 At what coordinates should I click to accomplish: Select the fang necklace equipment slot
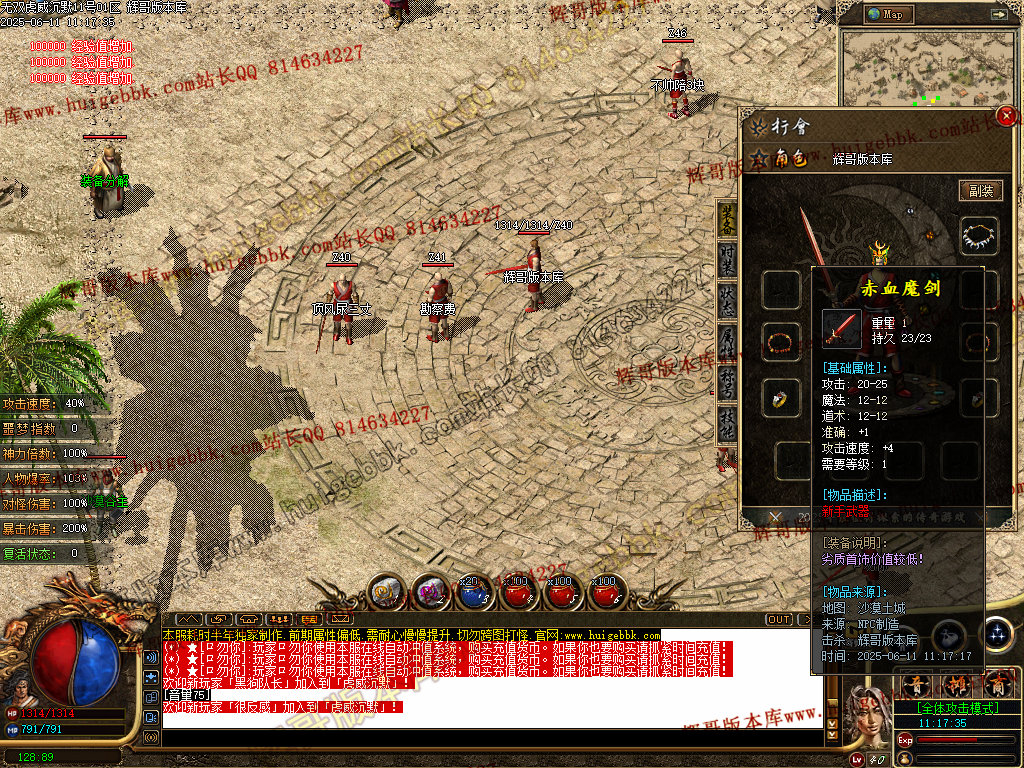[979, 236]
